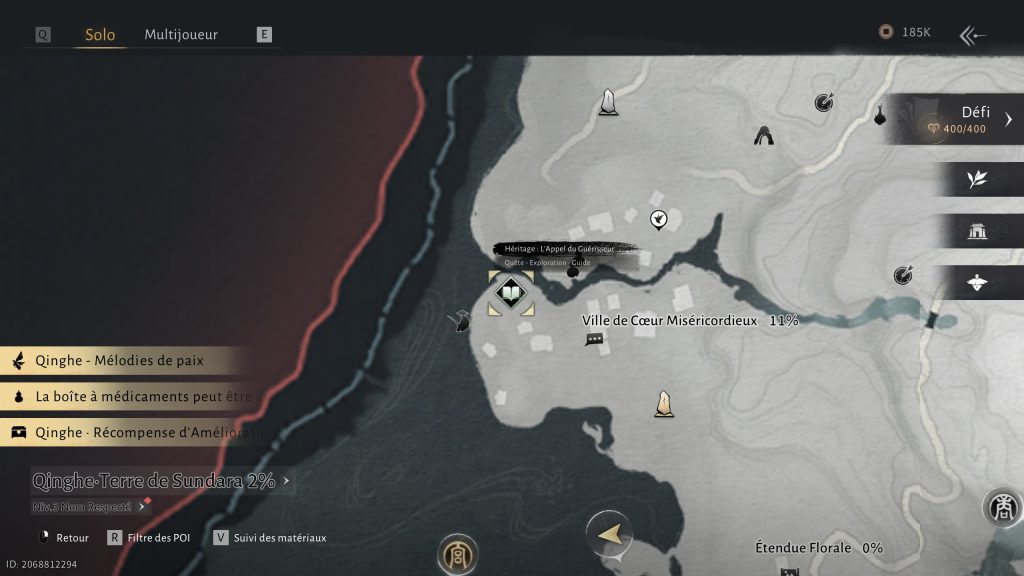Select the speech bubble map marker

click(x=594, y=340)
